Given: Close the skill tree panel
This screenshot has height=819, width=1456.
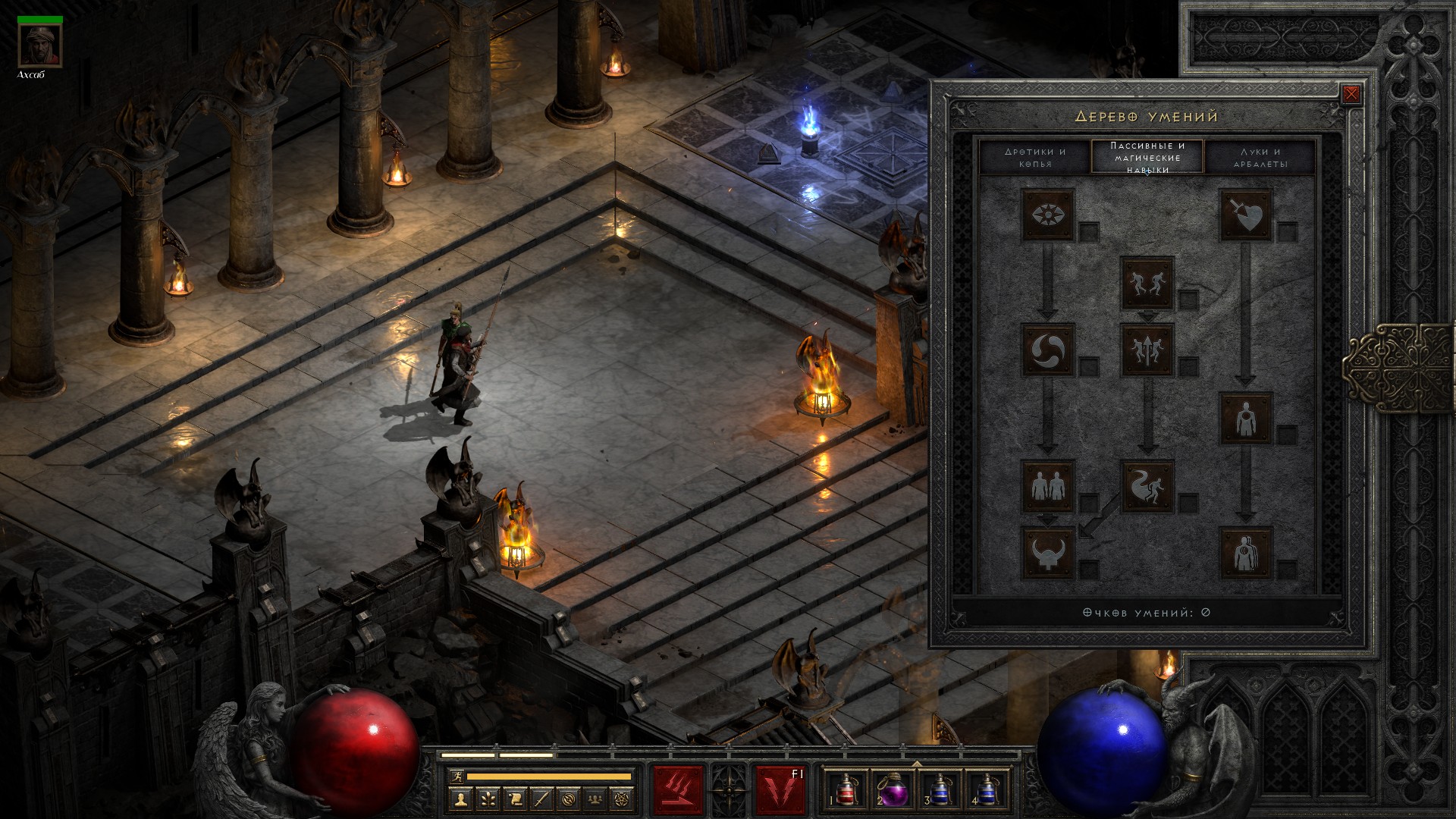Looking at the screenshot, I should [1351, 94].
